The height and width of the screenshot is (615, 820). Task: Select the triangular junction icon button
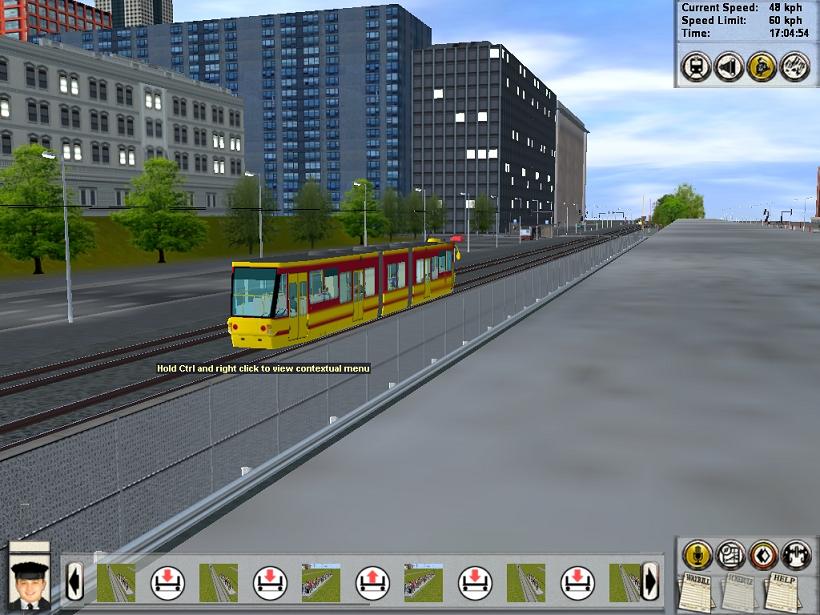[729, 66]
